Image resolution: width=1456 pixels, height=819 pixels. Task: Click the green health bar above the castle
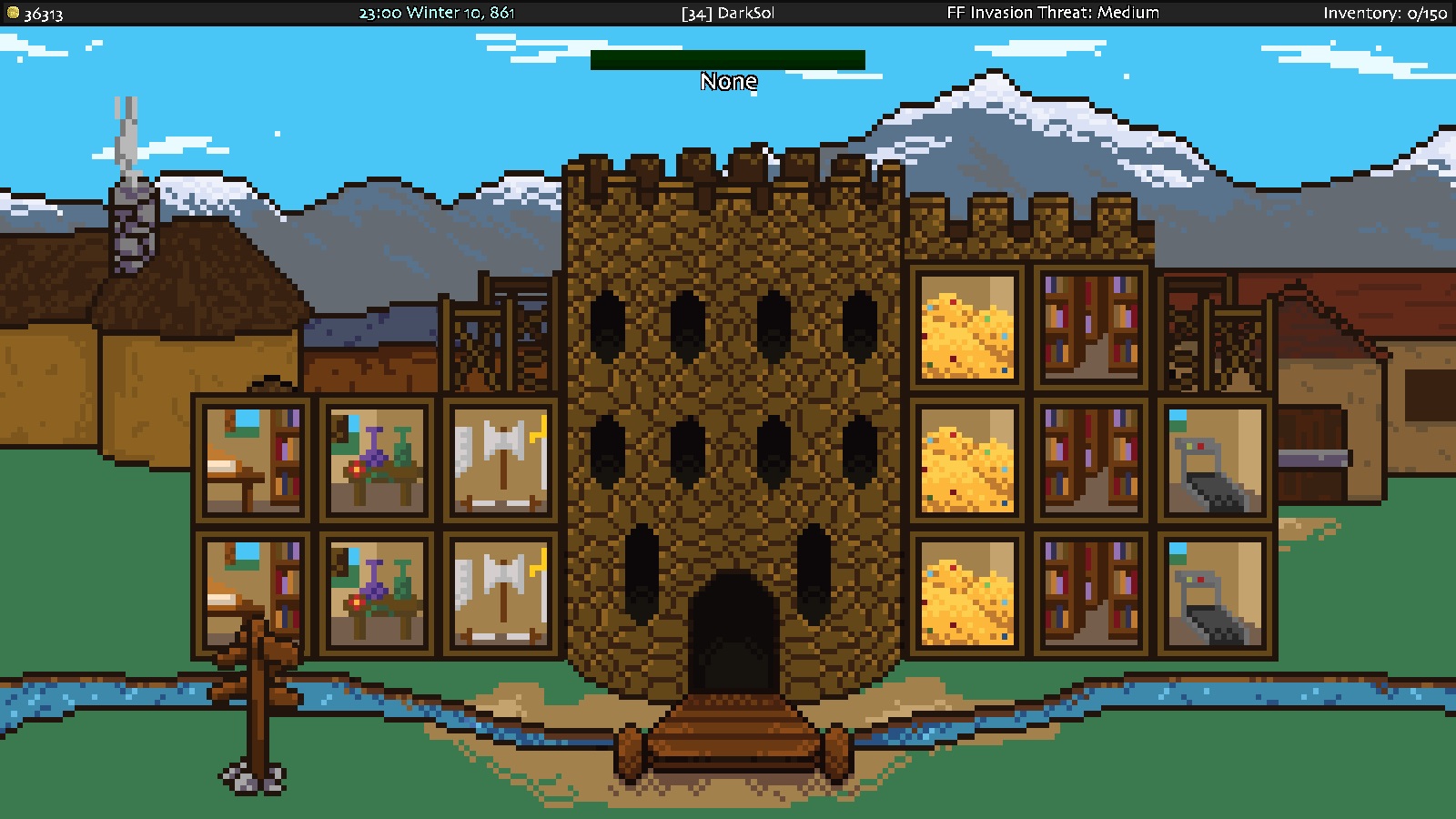(728, 59)
